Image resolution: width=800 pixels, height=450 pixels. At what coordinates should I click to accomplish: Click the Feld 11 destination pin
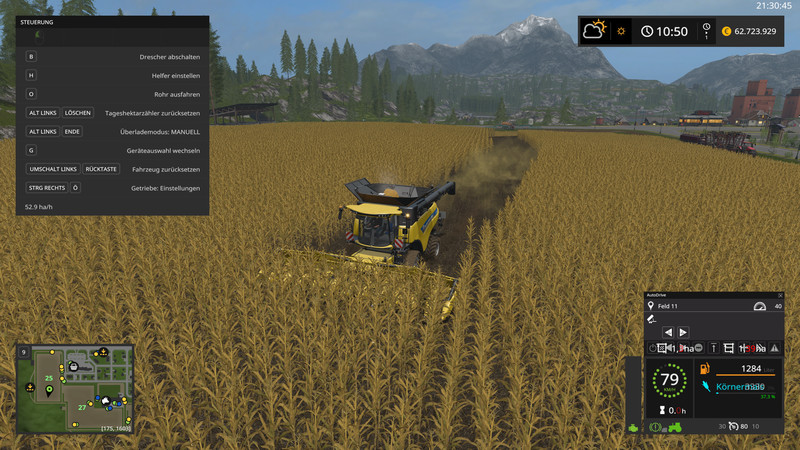pyautogui.click(x=651, y=306)
